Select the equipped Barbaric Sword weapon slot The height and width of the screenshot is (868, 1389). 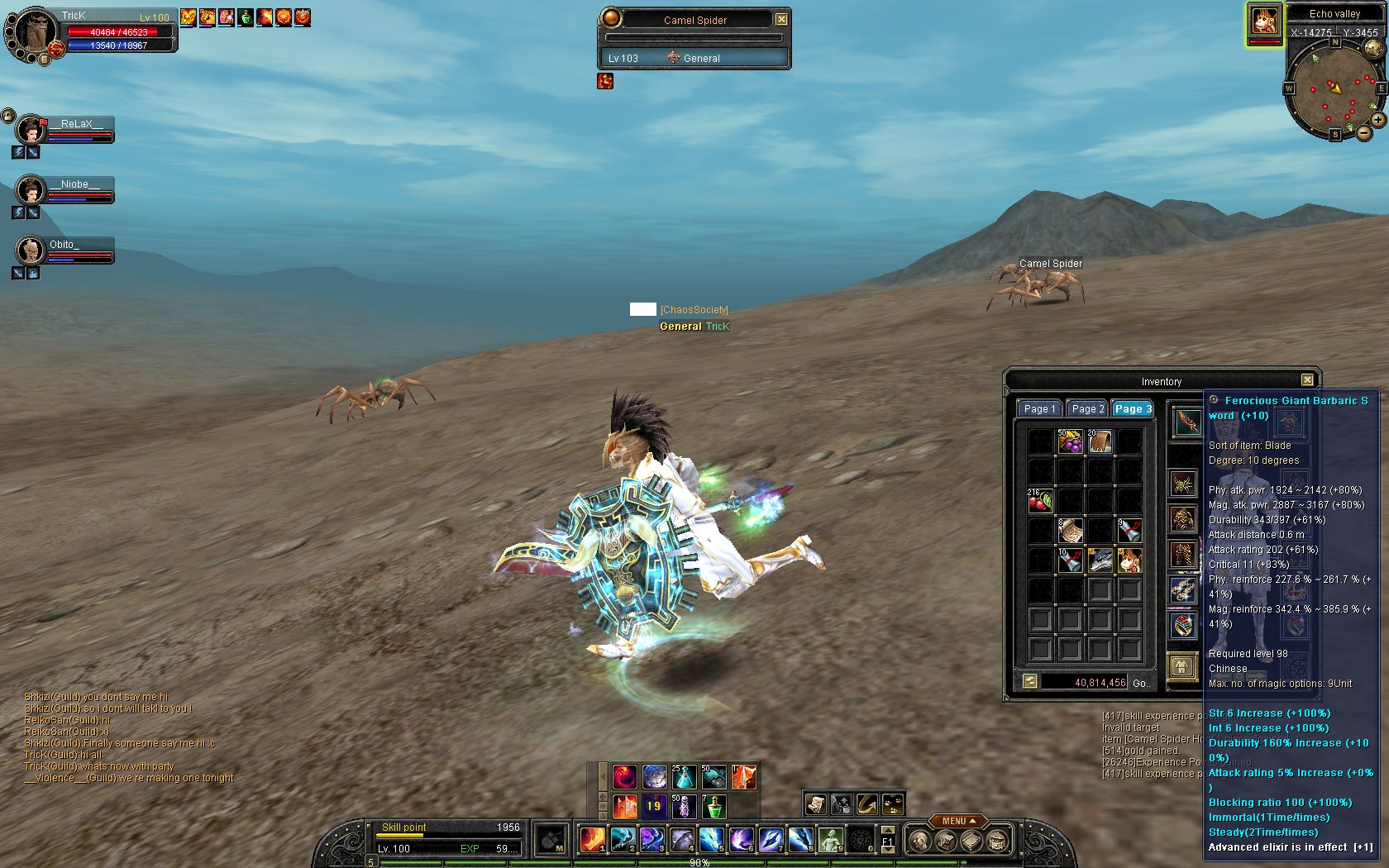(x=1186, y=421)
